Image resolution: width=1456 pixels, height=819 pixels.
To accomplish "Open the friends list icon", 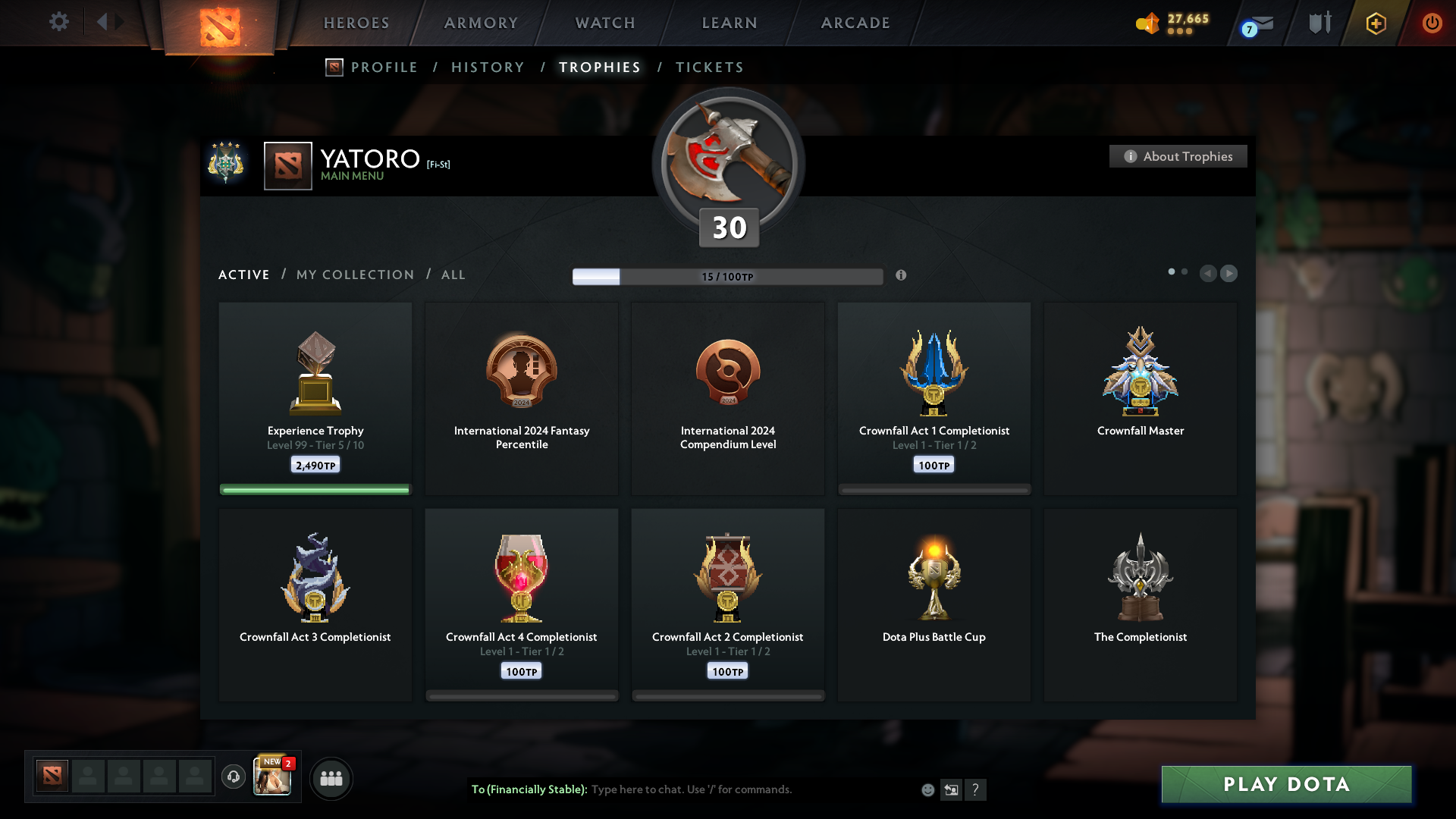I will (331, 778).
